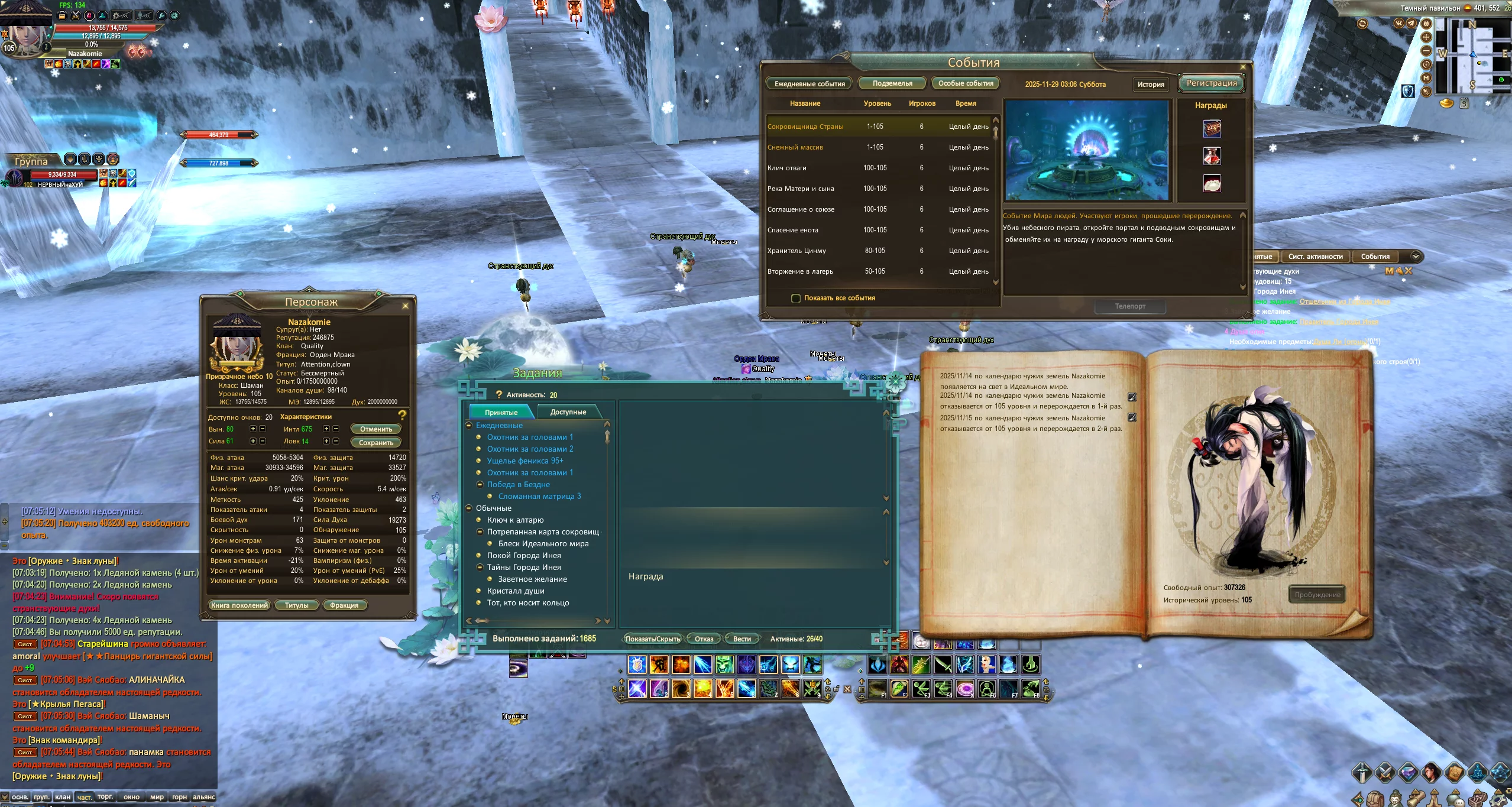Click the VK icon above the minimap
Image resolution: width=1512 pixels, height=807 pixels.
1399,24
